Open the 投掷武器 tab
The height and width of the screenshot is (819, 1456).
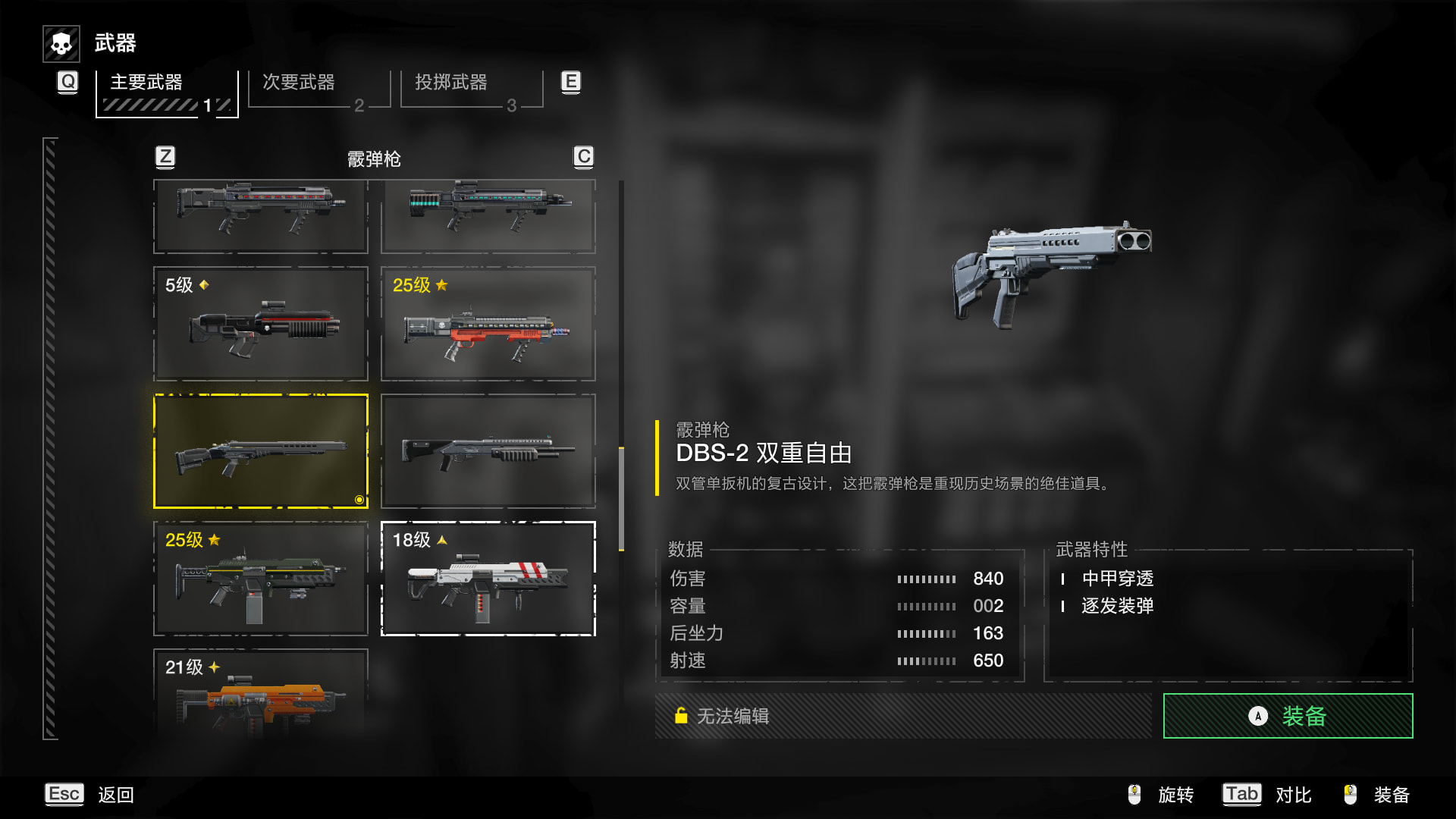click(471, 88)
